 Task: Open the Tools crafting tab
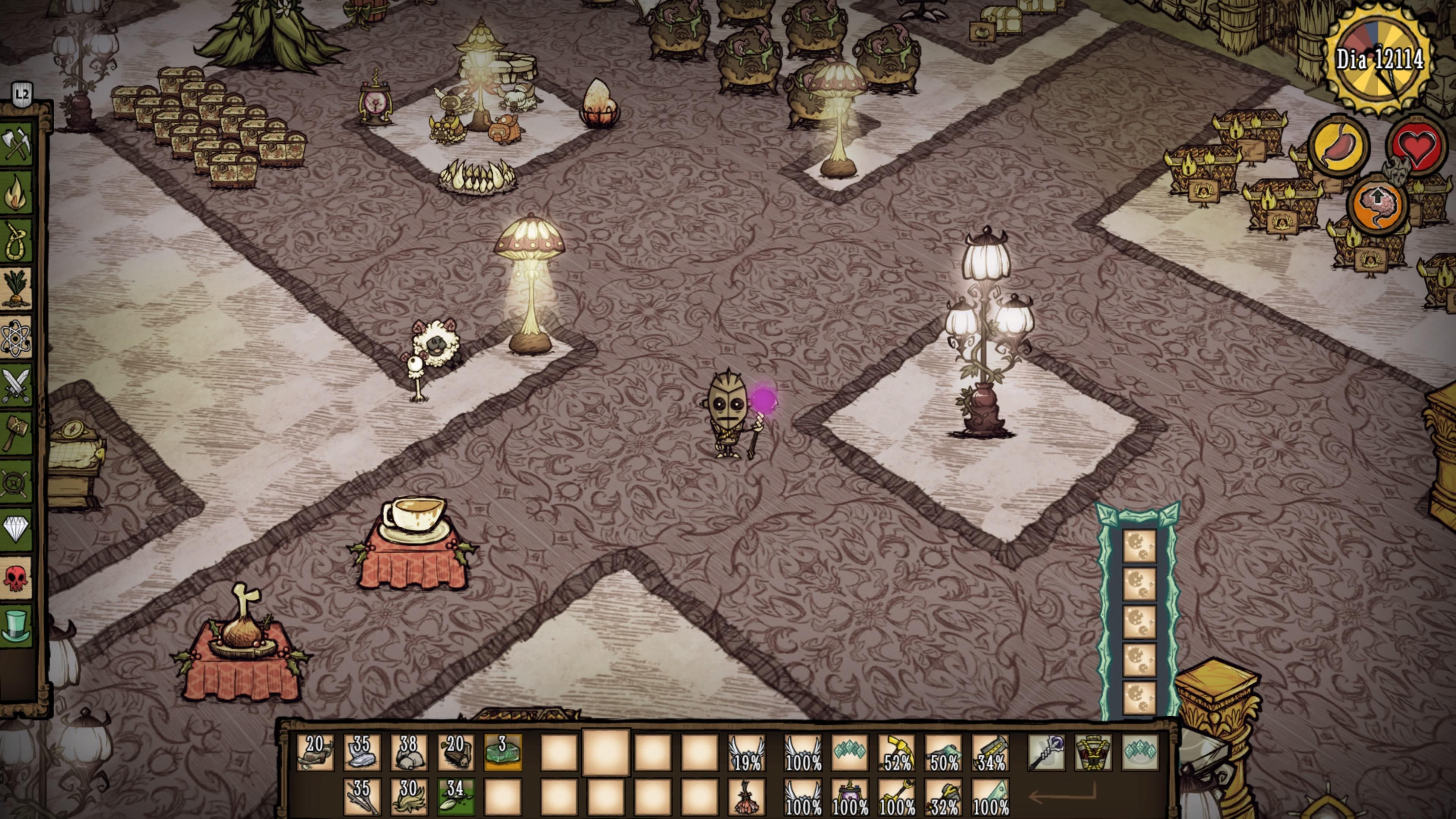pos(16,144)
